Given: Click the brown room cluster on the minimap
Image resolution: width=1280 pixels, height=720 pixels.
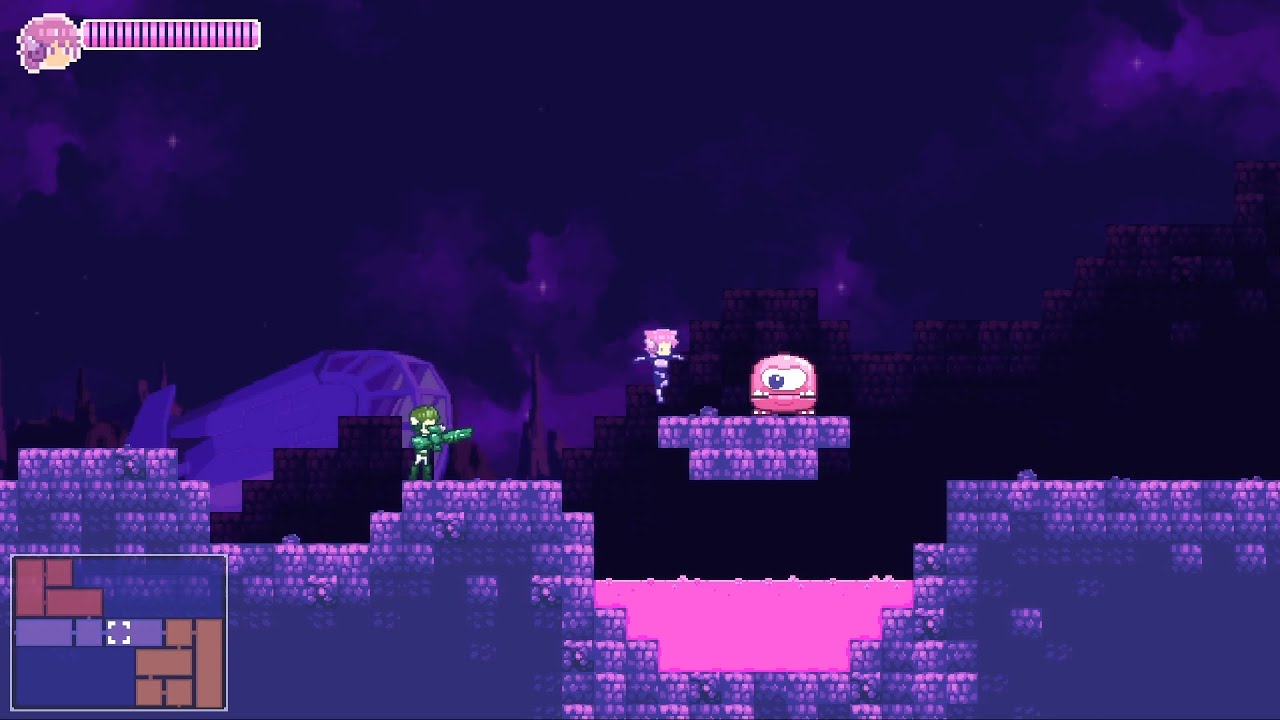Looking at the screenshot, I should (166, 665).
